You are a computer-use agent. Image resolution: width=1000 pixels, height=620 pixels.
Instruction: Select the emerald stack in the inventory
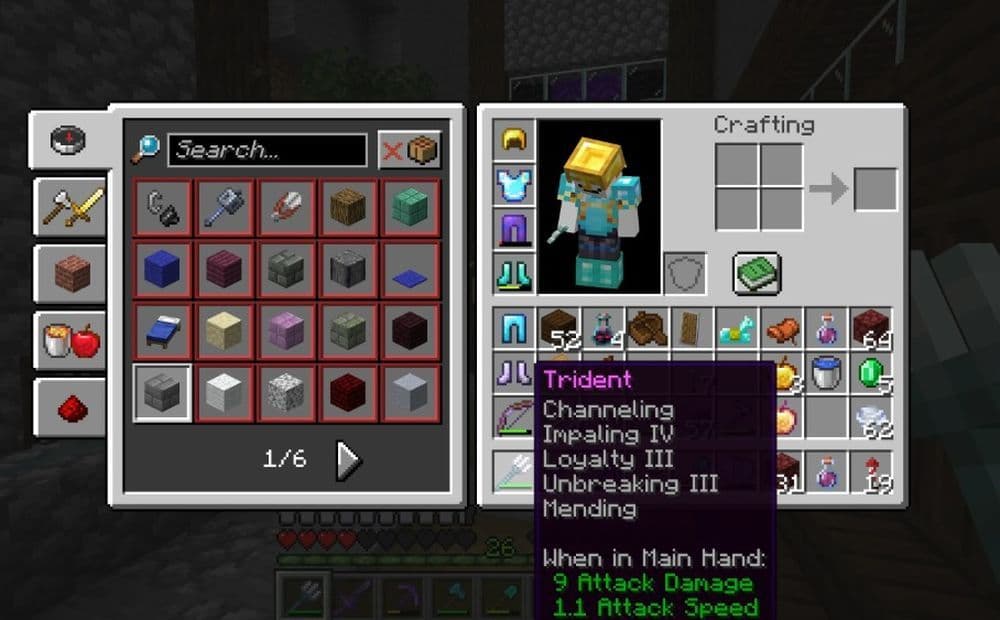pos(871,374)
